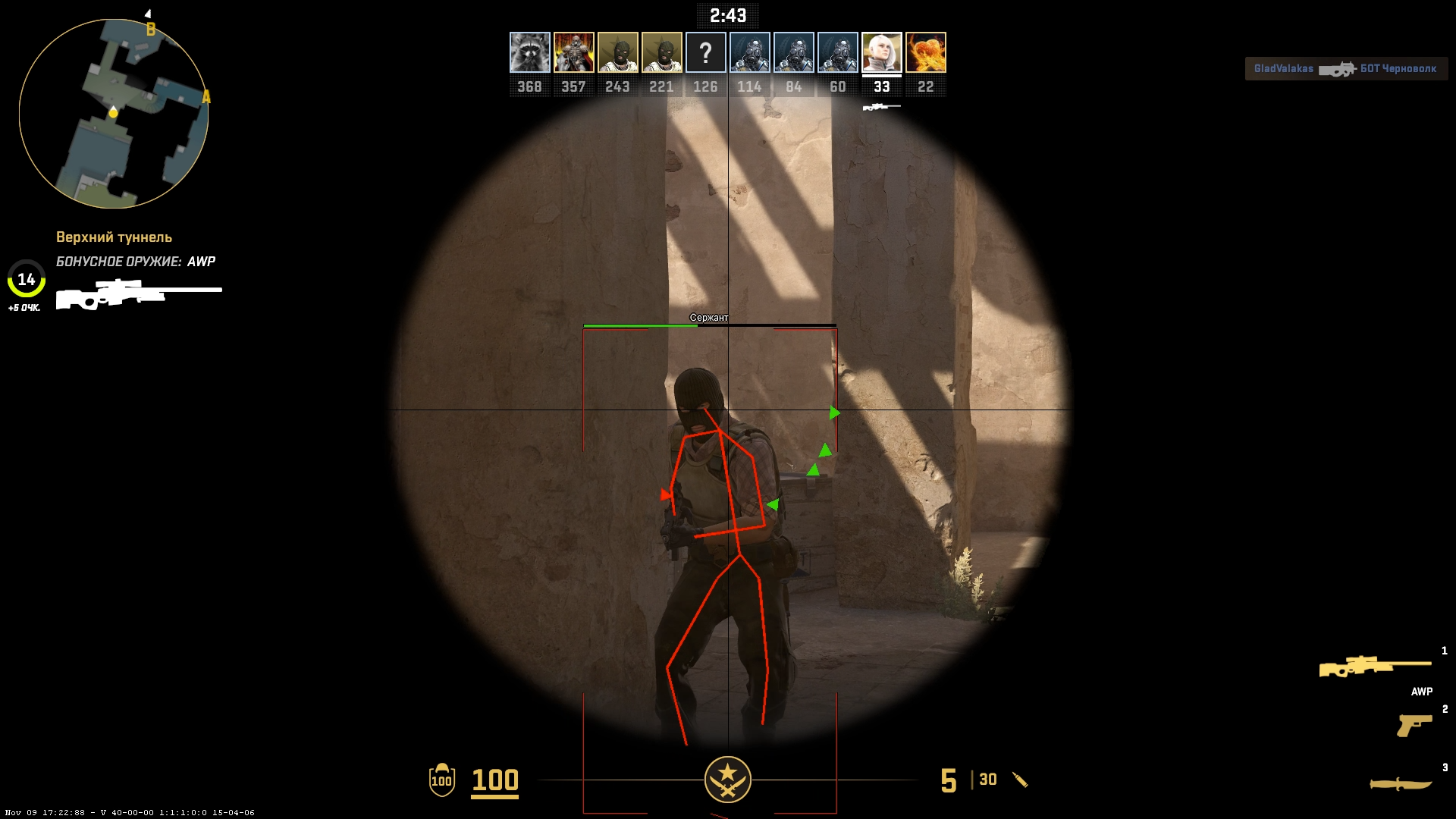Choose the knife in weapon slot 3
Screen dimensions: 1456x819
coord(1400,783)
